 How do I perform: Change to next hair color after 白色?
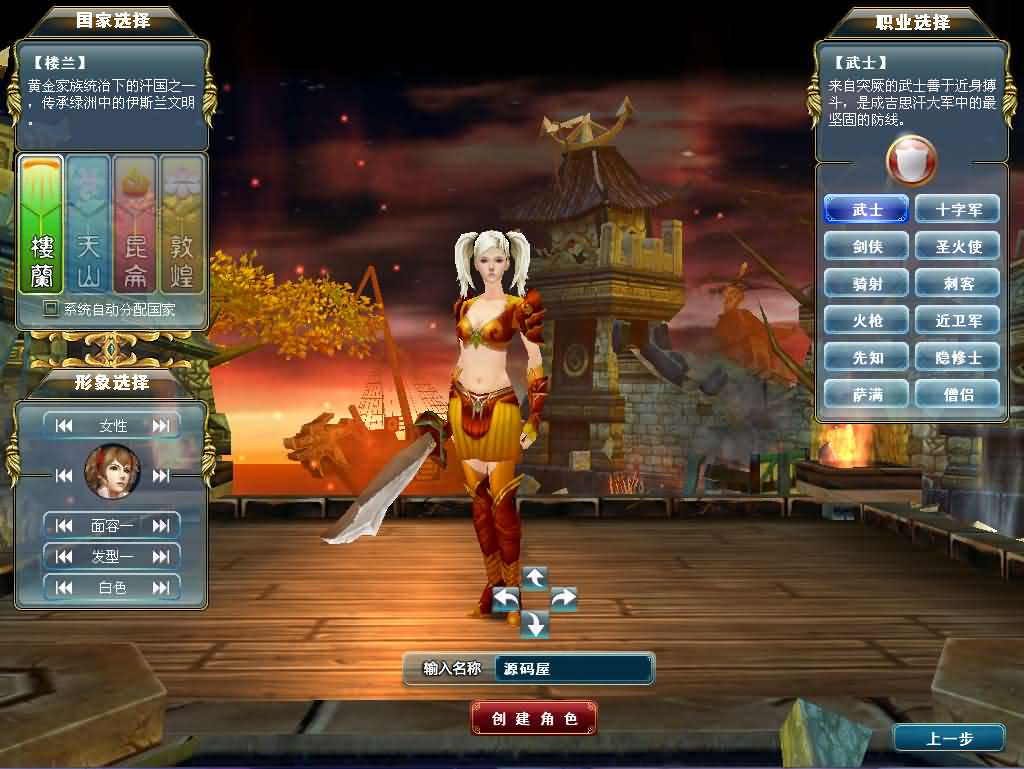pyautogui.click(x=161, y=588)
